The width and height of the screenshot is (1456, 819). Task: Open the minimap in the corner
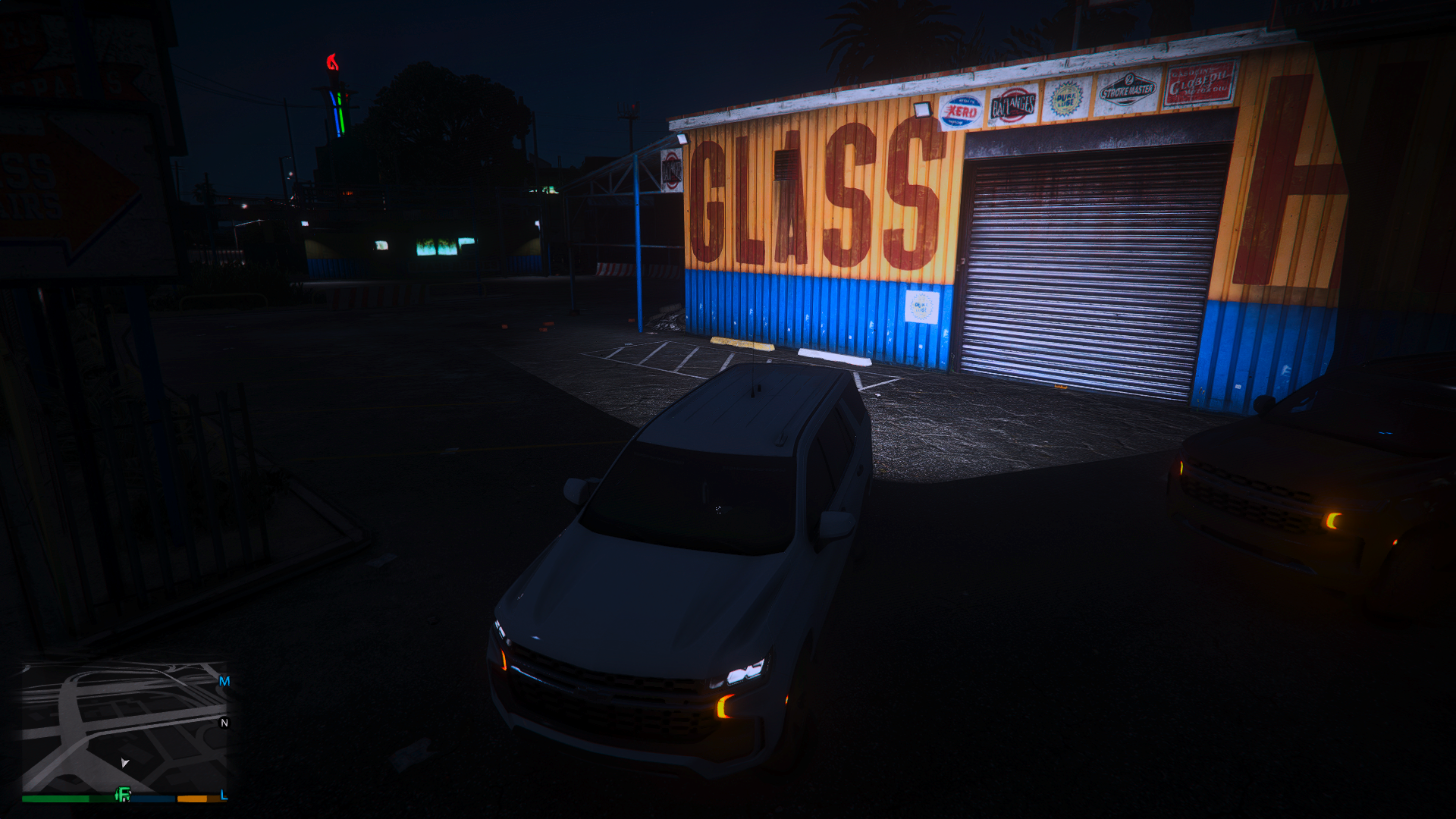coord(125,726)
